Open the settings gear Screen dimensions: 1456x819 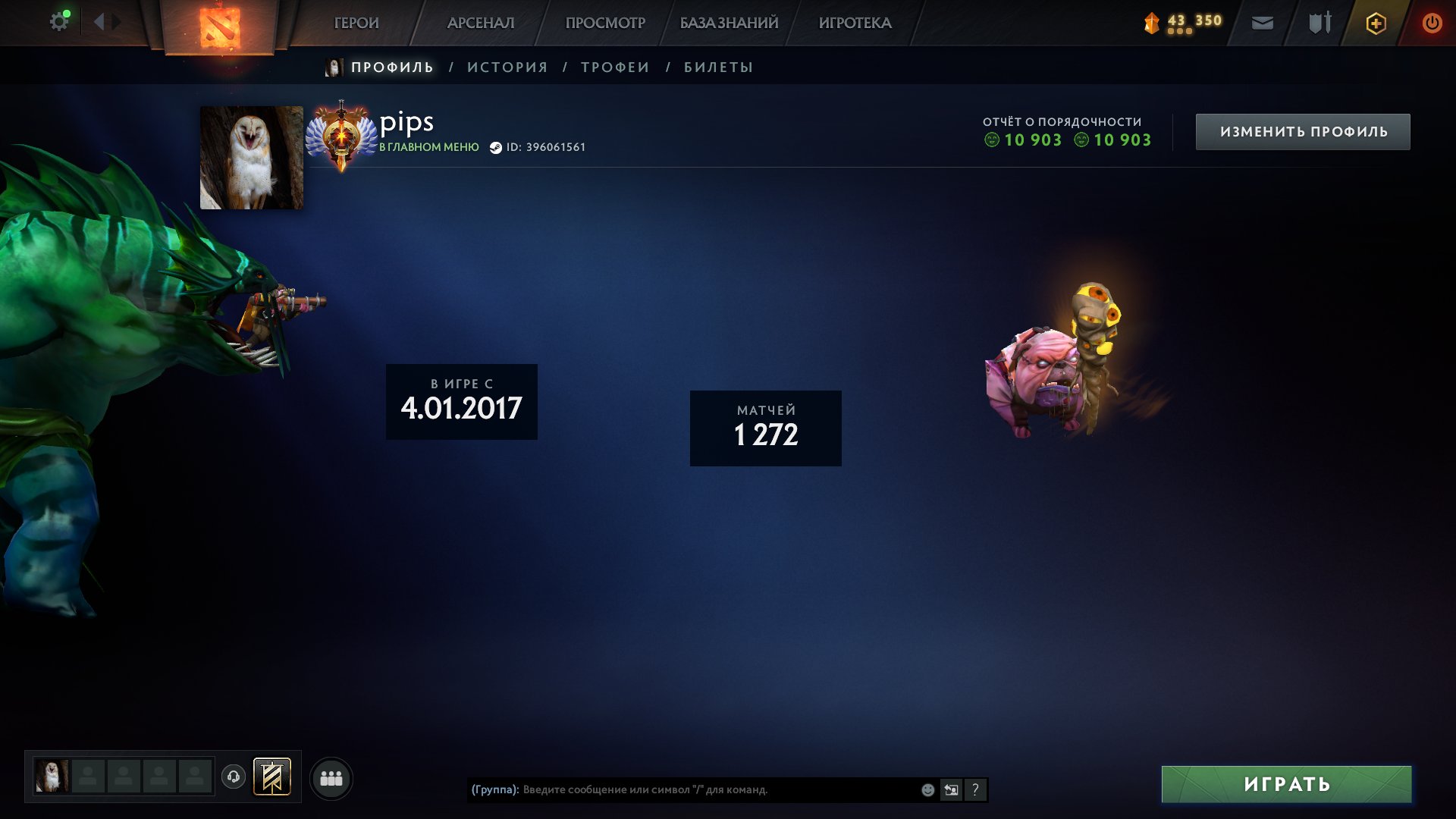tap(58, 20)
